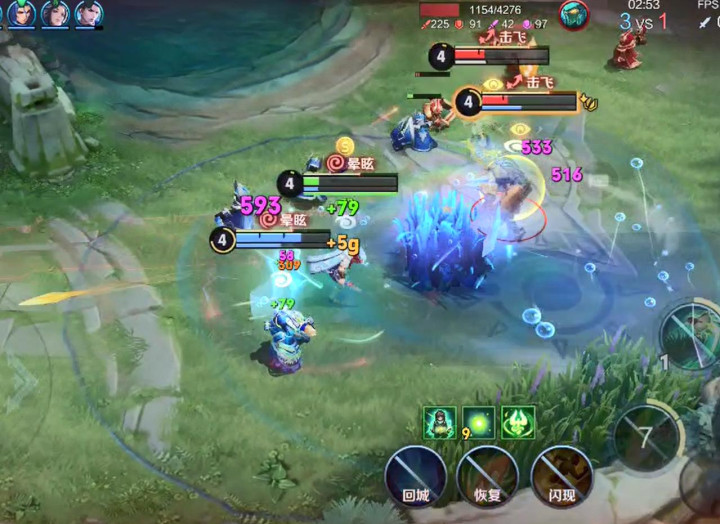720x524 pixels.
Task: Select the rightmost teammate portrait with low health
Action: pos(89,13)
